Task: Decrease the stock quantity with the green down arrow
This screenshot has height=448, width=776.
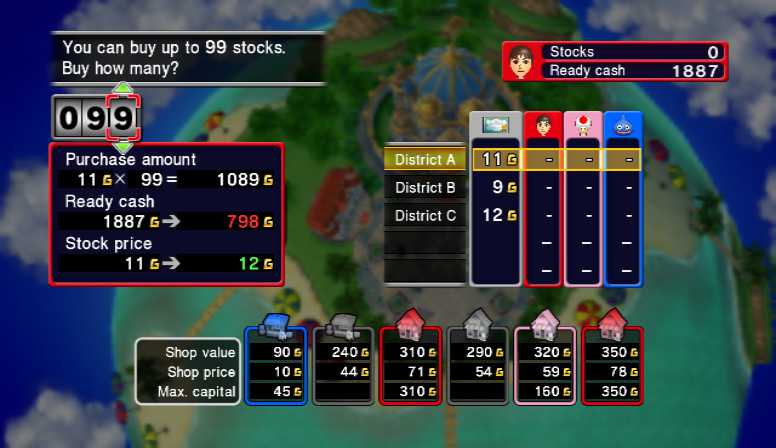Action: (x=122, y=147)
